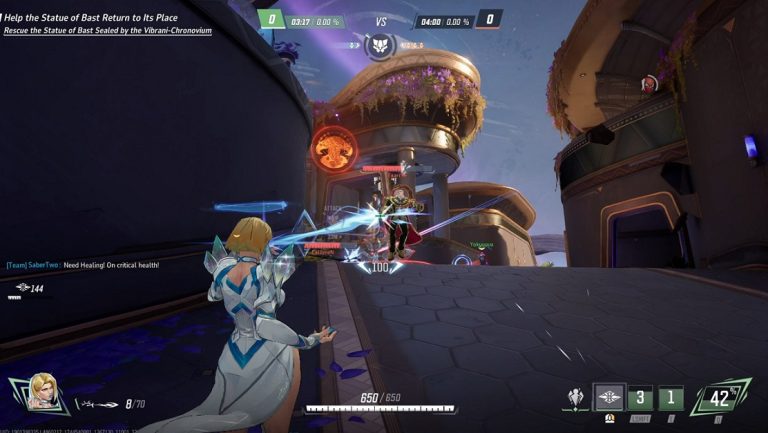Click the Invisible Woman hero portrait

tap(41, 393)
